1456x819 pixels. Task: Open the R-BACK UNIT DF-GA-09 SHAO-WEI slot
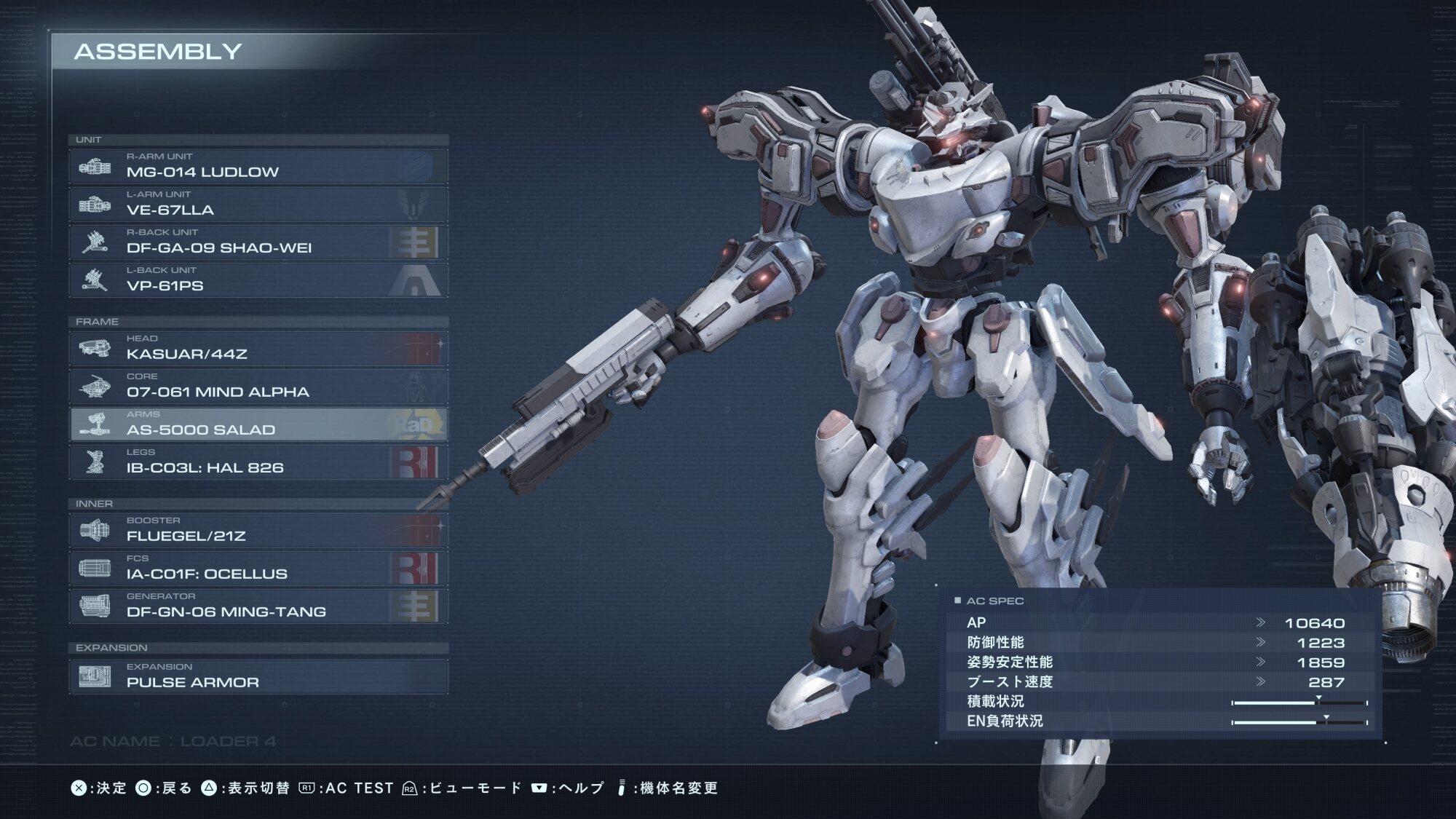point(258,242)
